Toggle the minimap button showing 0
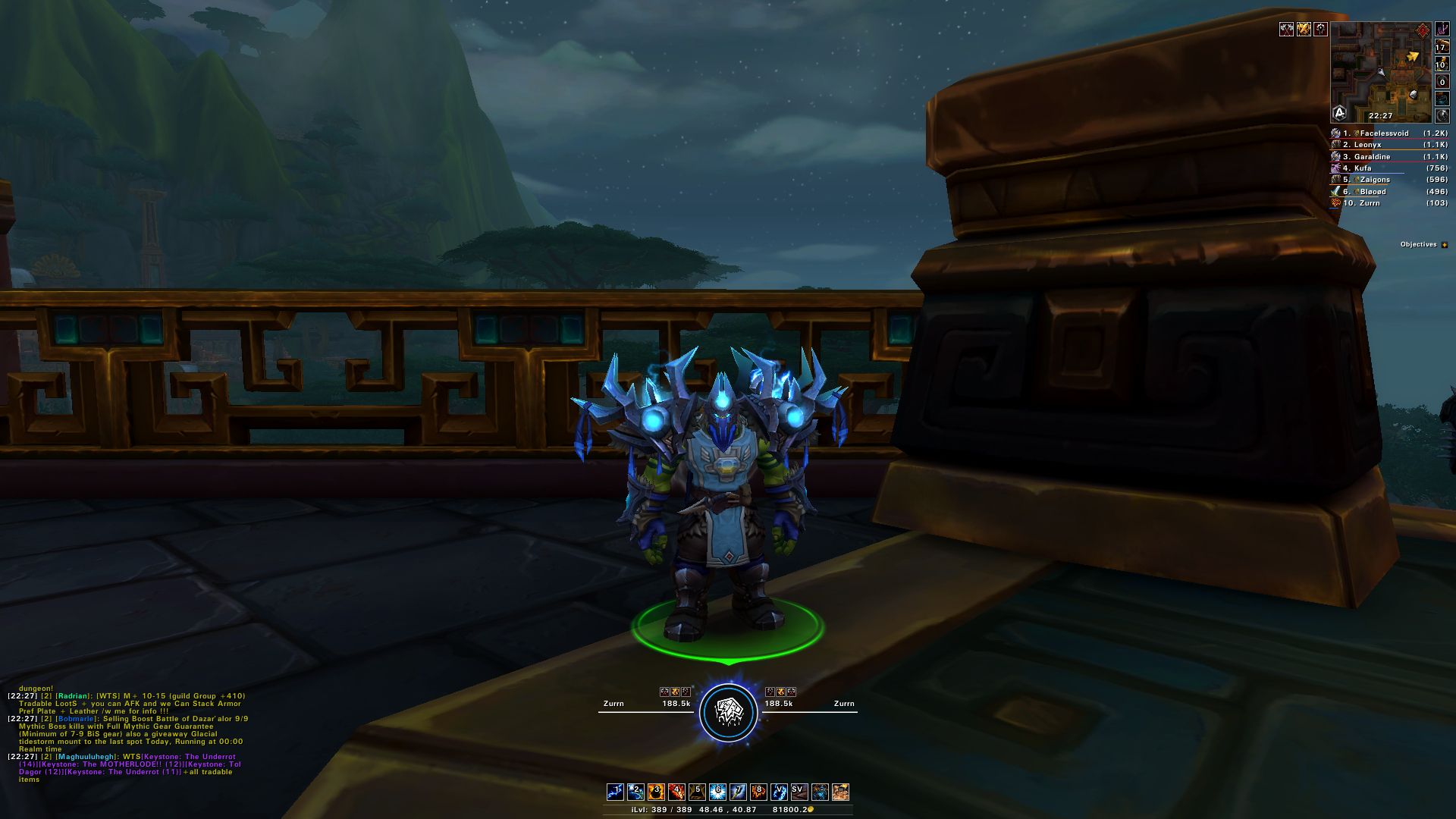Viewport: 1456px width, 819px height. coord(1442,82)
